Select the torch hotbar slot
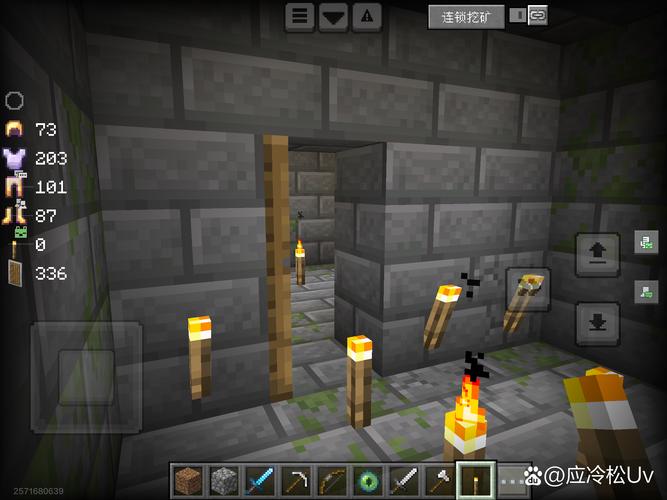Screen dimensions: 667x500 pyautogui.click(x=476, y=481)
